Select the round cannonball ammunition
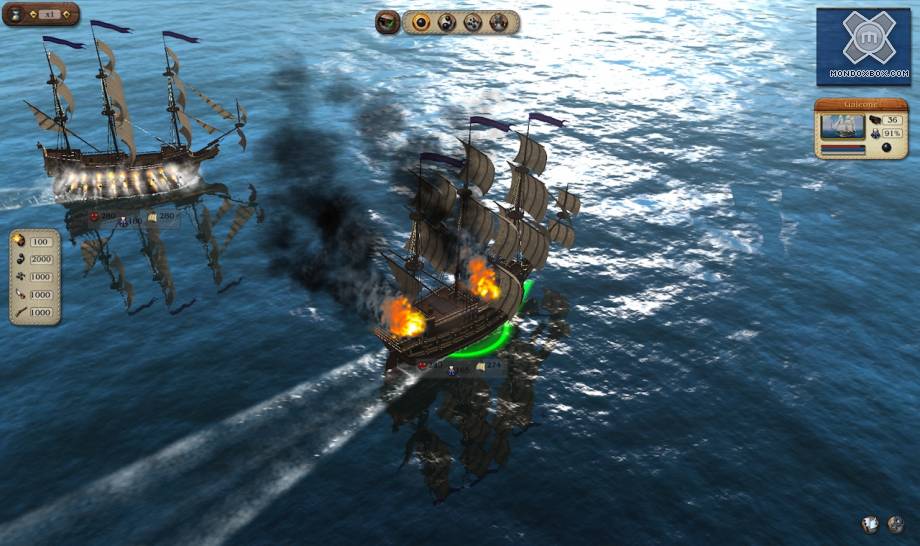This screenshot has width=920, height=546. (422, 22)
